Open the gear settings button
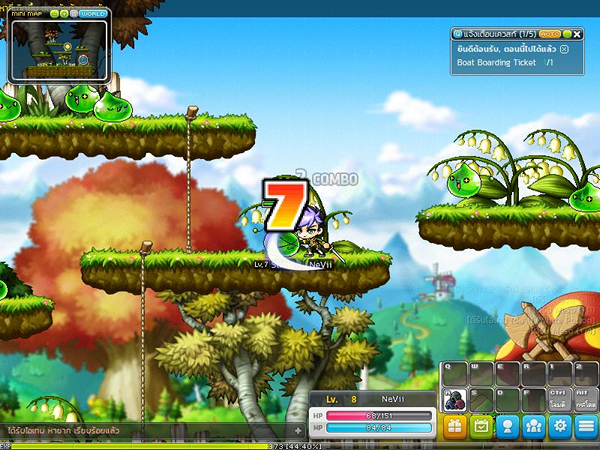Screen dimensions: 600x450 coord(560,427)
